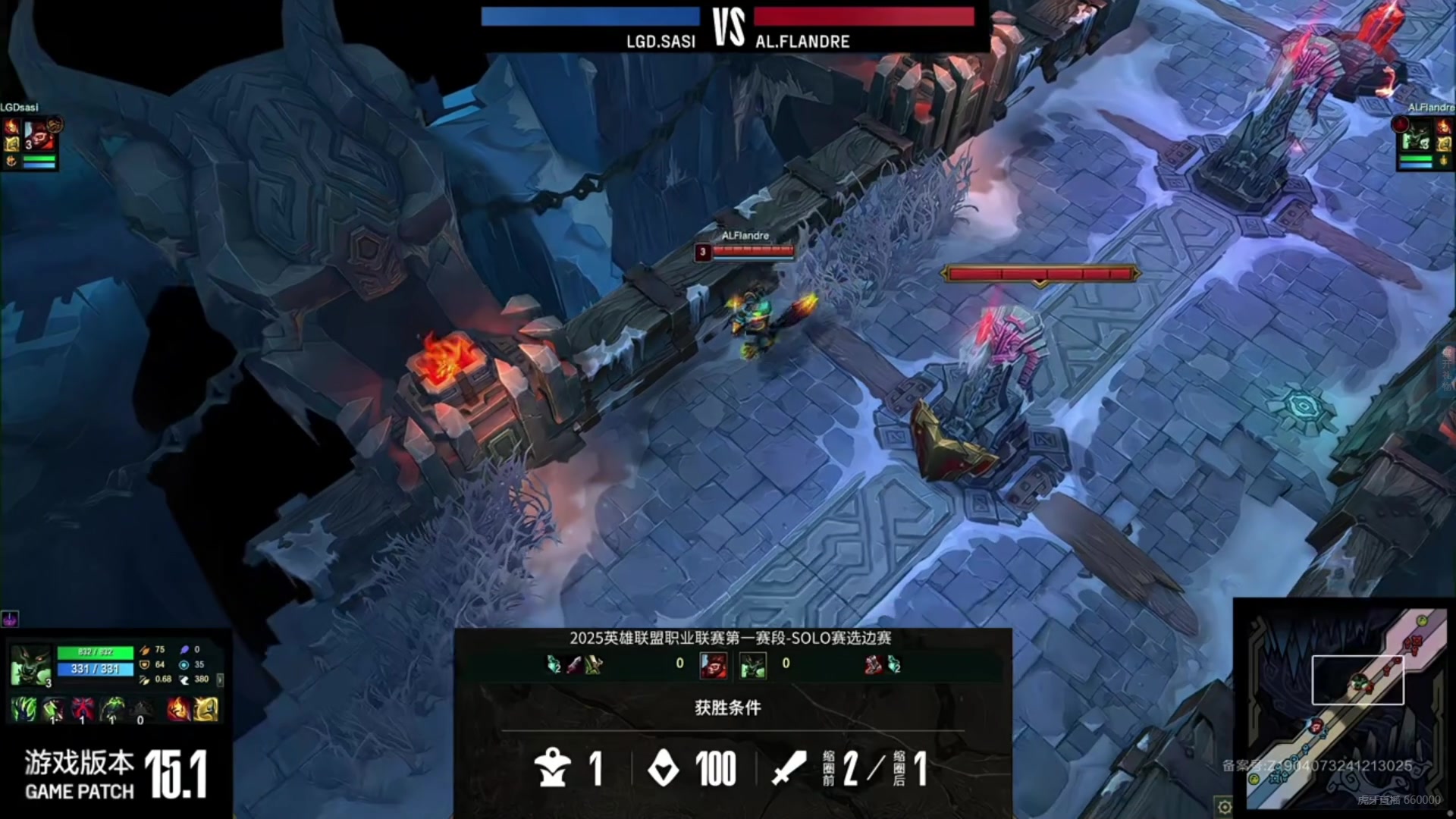Click Thresh's green passive ability icon
The image size is (1456, 819).
point(24,709)
